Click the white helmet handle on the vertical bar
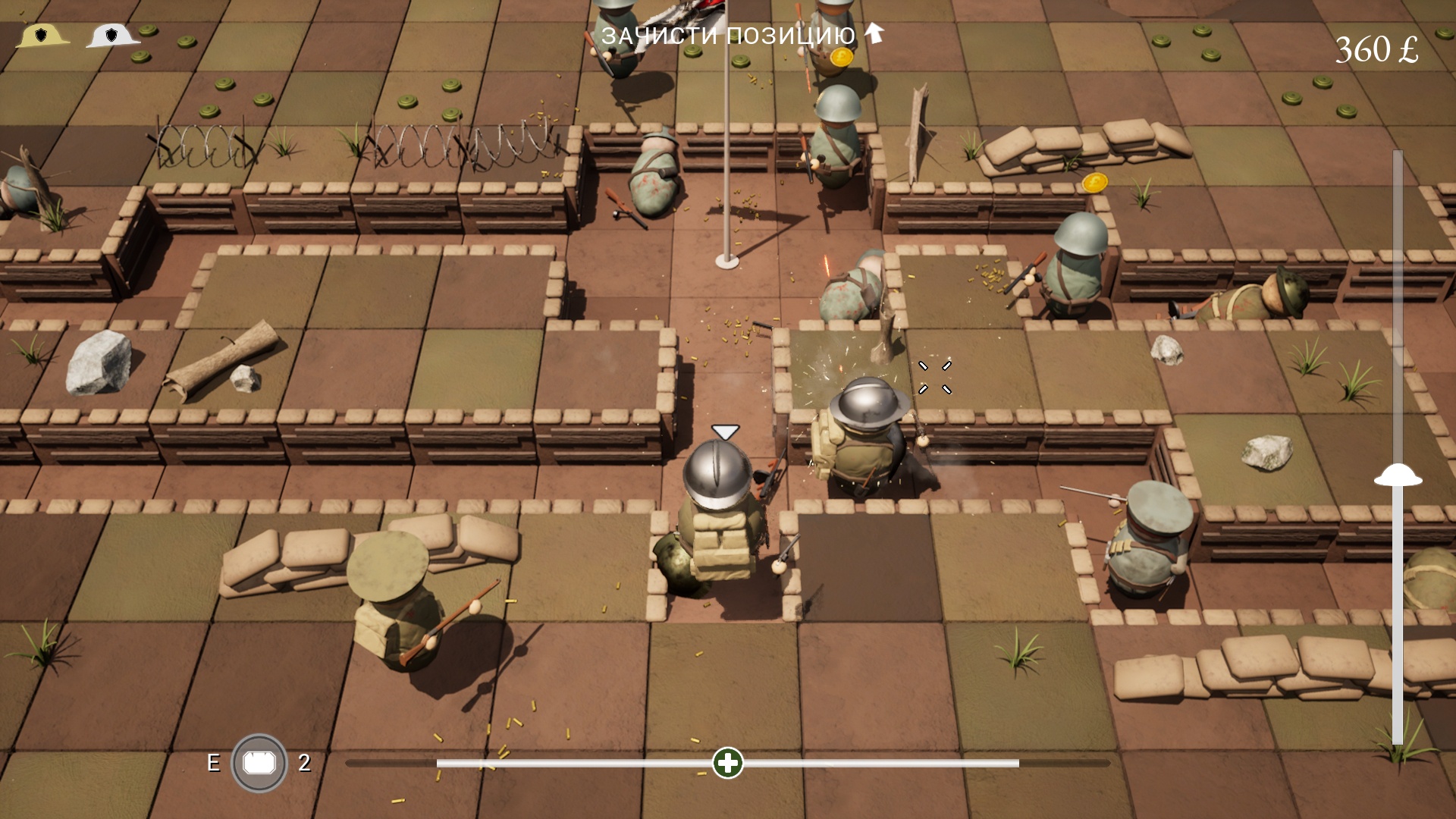Image resolution: width=1456 pixels, height=819 pixels. (x=1398, y=476)
